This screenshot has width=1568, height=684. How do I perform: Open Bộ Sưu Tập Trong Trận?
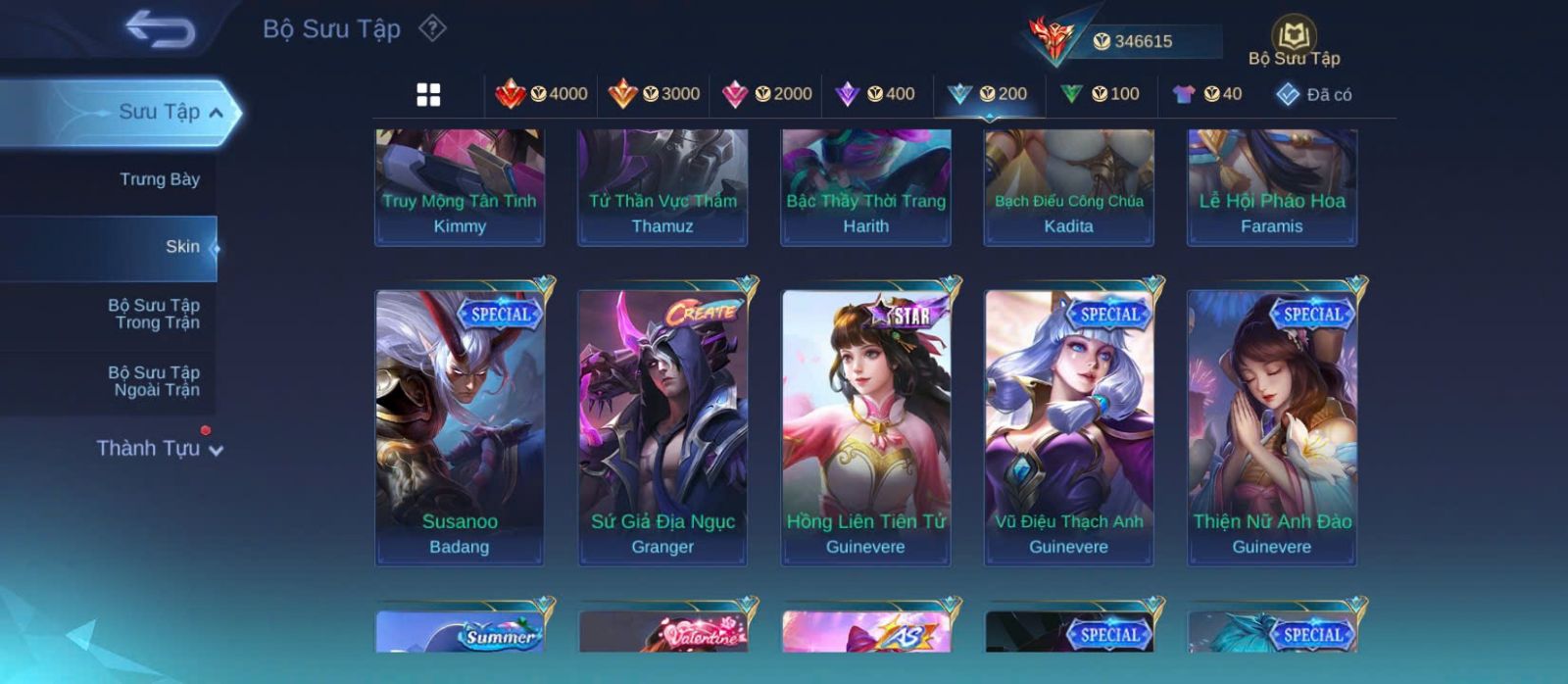pos(154,314)
